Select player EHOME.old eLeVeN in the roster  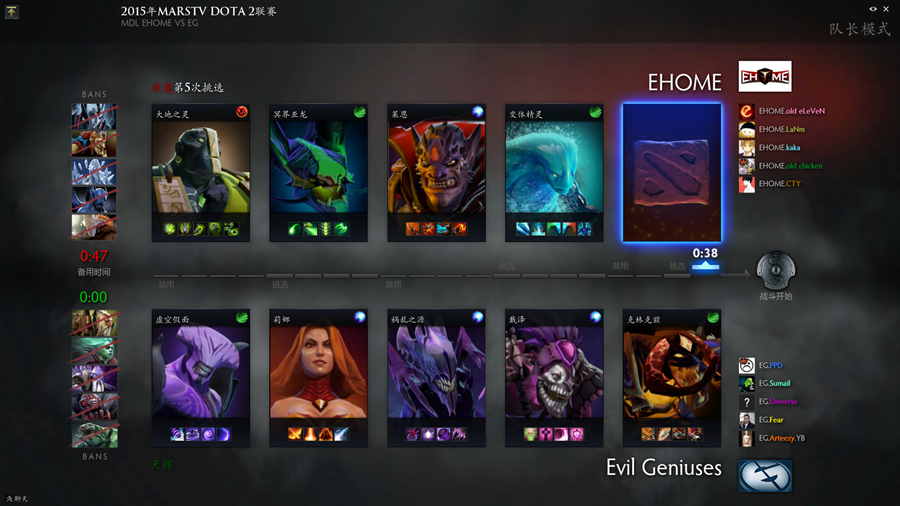click(790, 111)
